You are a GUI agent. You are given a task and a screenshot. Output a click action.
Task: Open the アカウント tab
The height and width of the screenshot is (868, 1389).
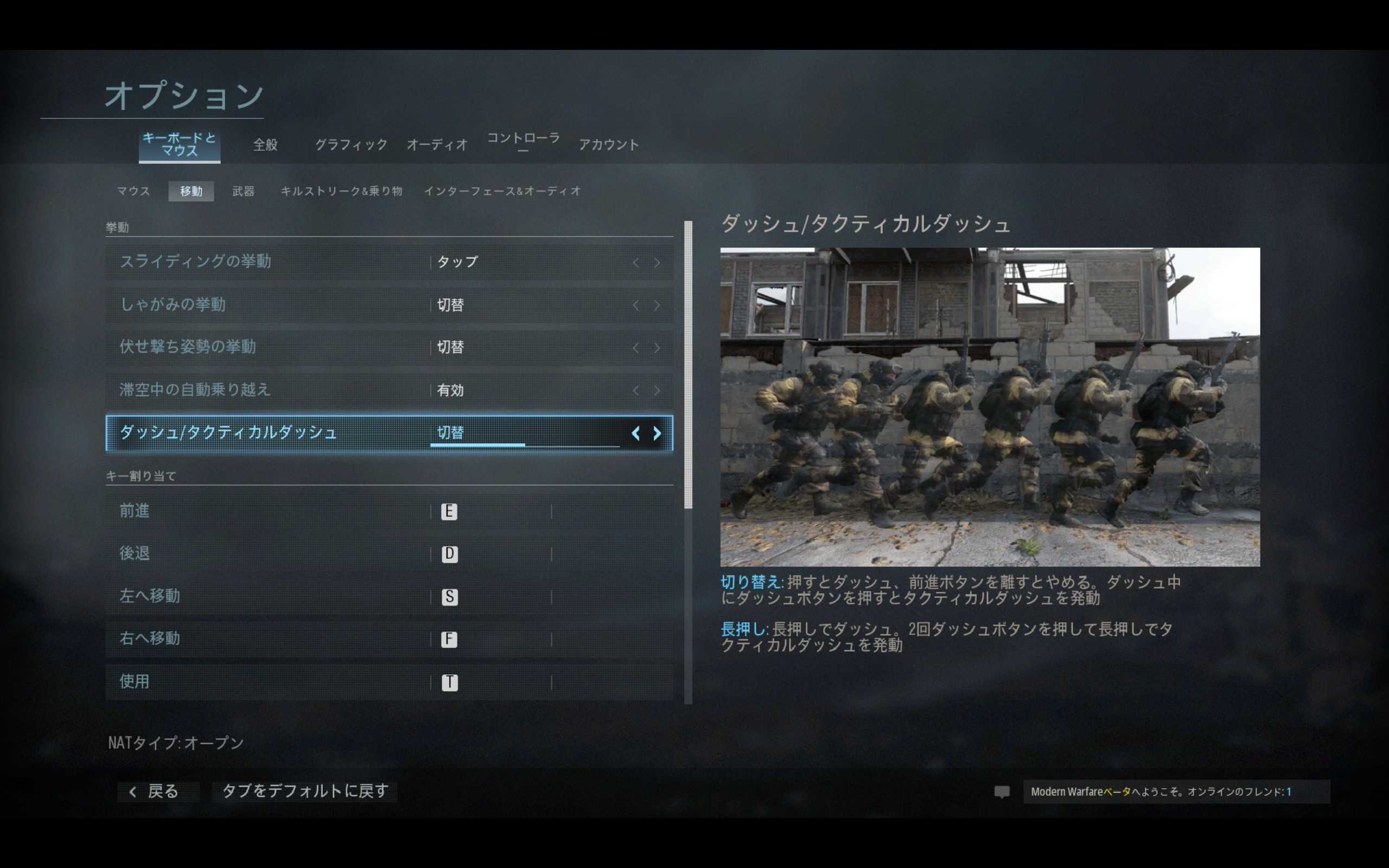tap(608, 145)
